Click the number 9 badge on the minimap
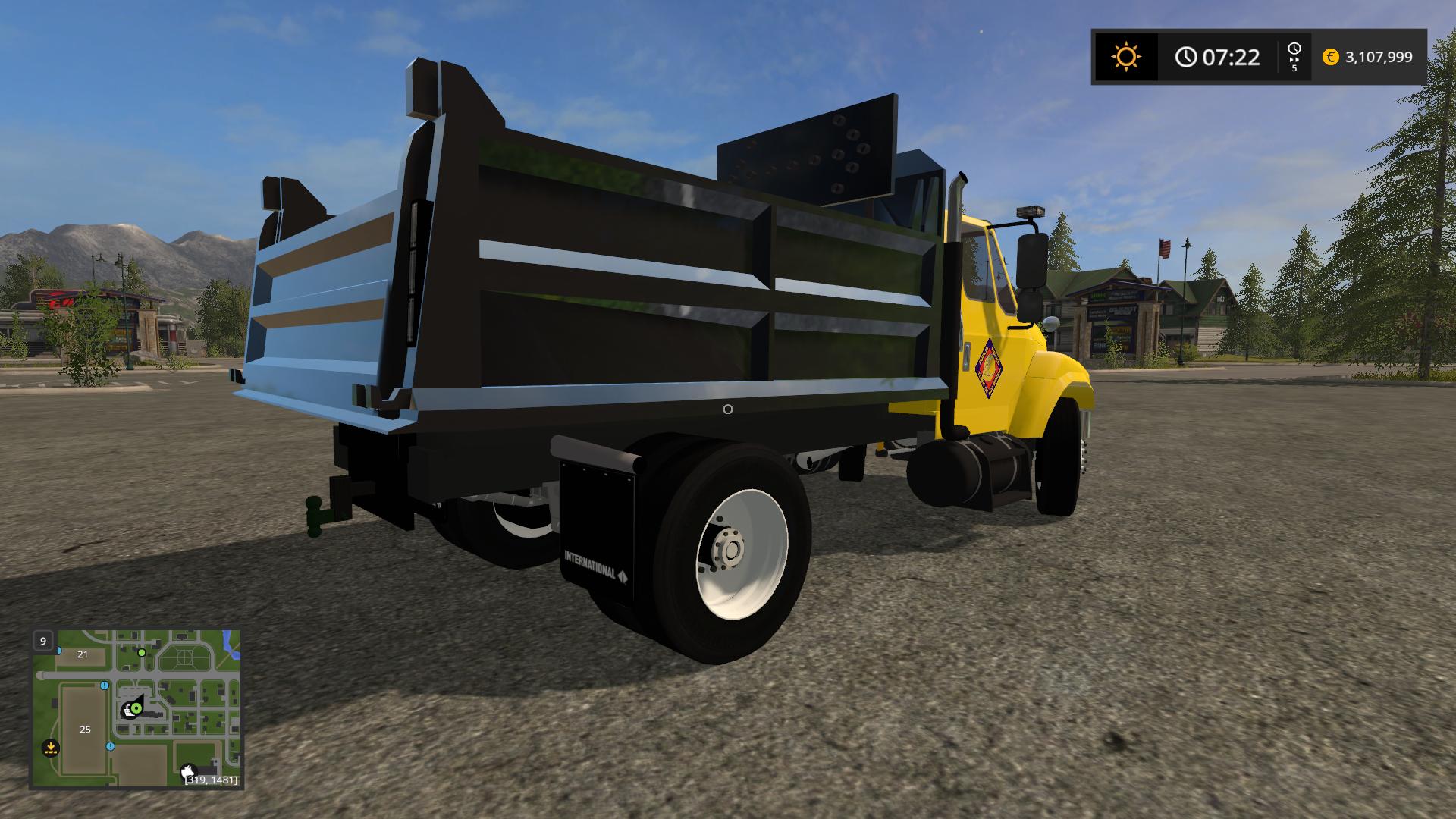The width and height of the screenshot is (1456, 819). (x=43, y=641)
